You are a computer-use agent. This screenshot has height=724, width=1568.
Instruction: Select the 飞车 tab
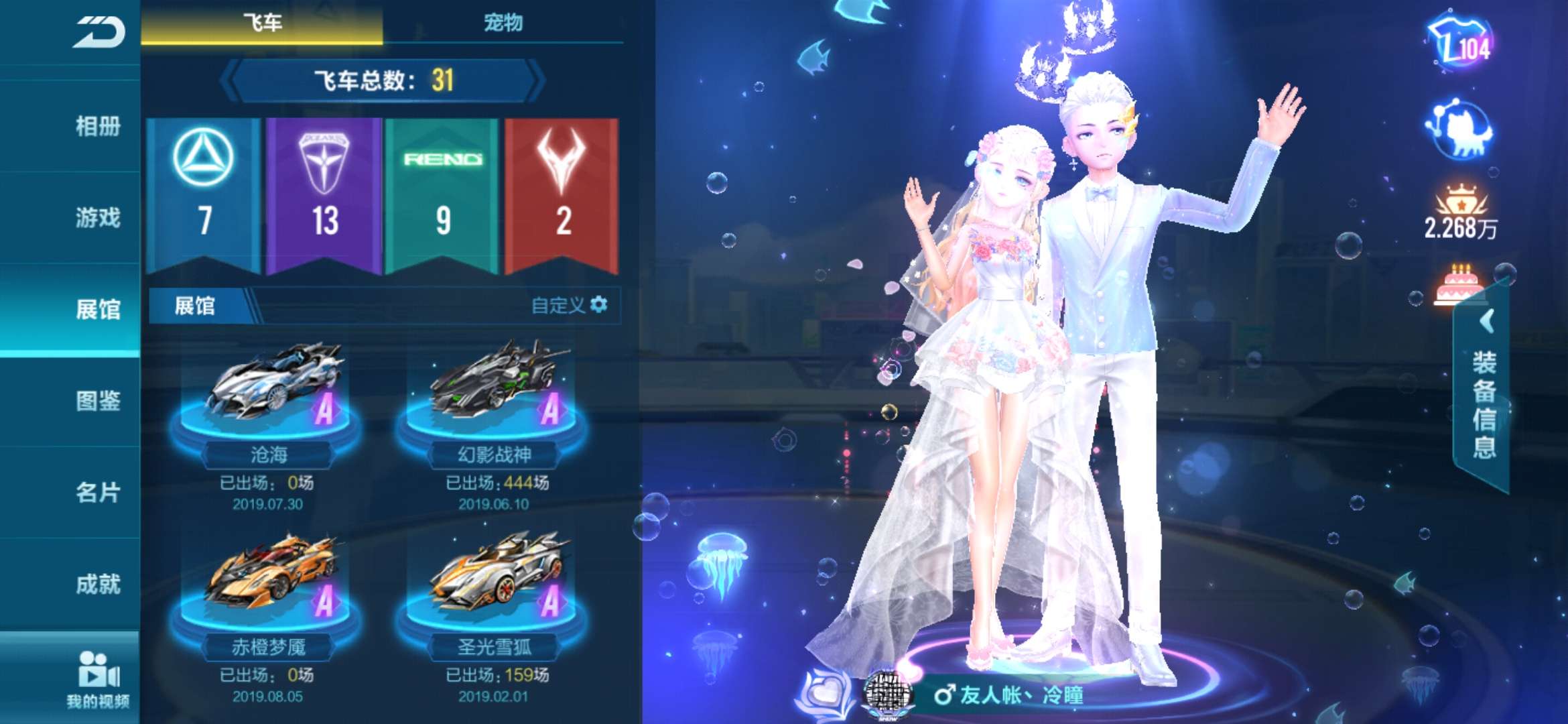click(x=262, y=23)
